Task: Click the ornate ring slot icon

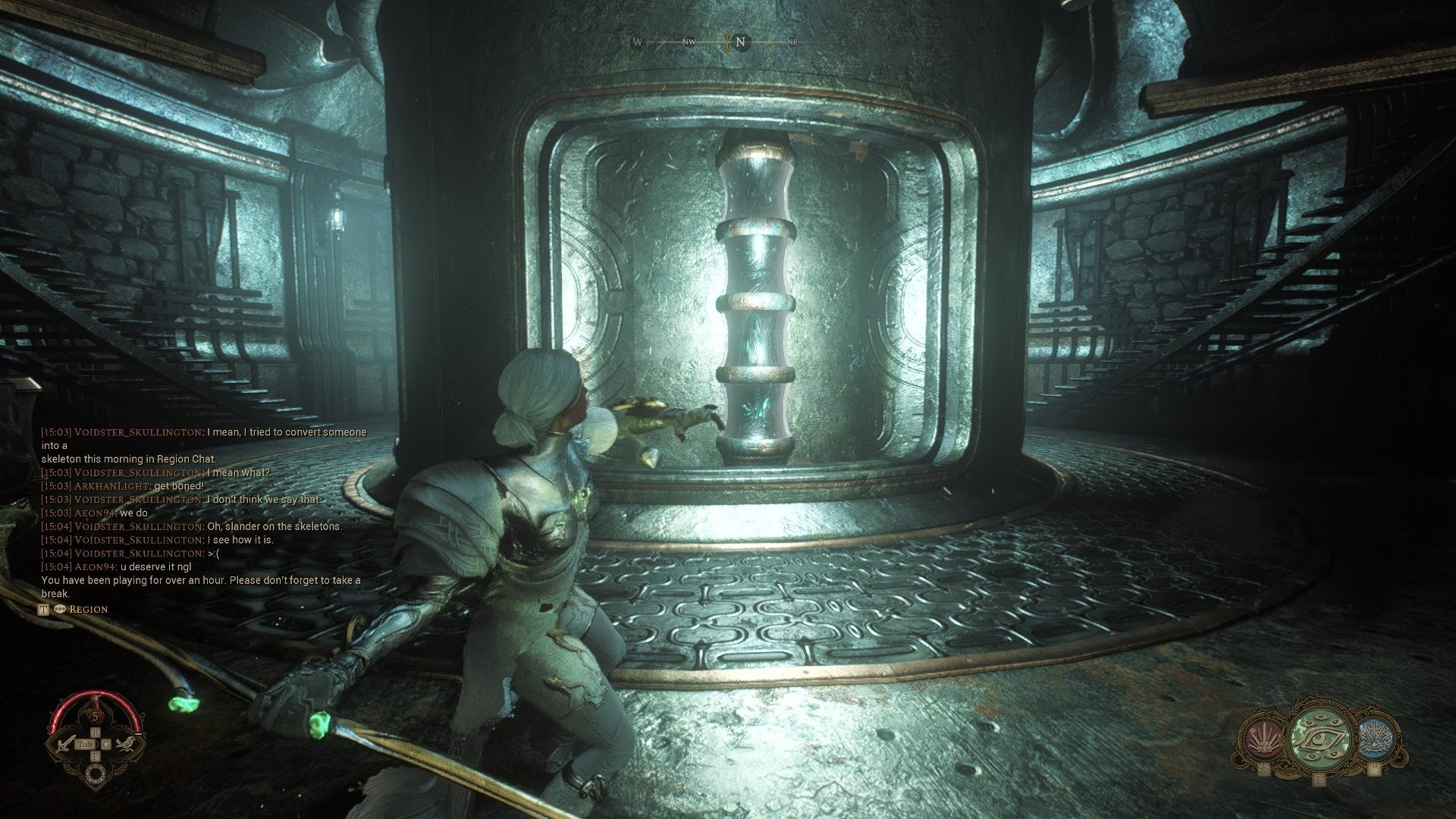Action: (96, 773)
